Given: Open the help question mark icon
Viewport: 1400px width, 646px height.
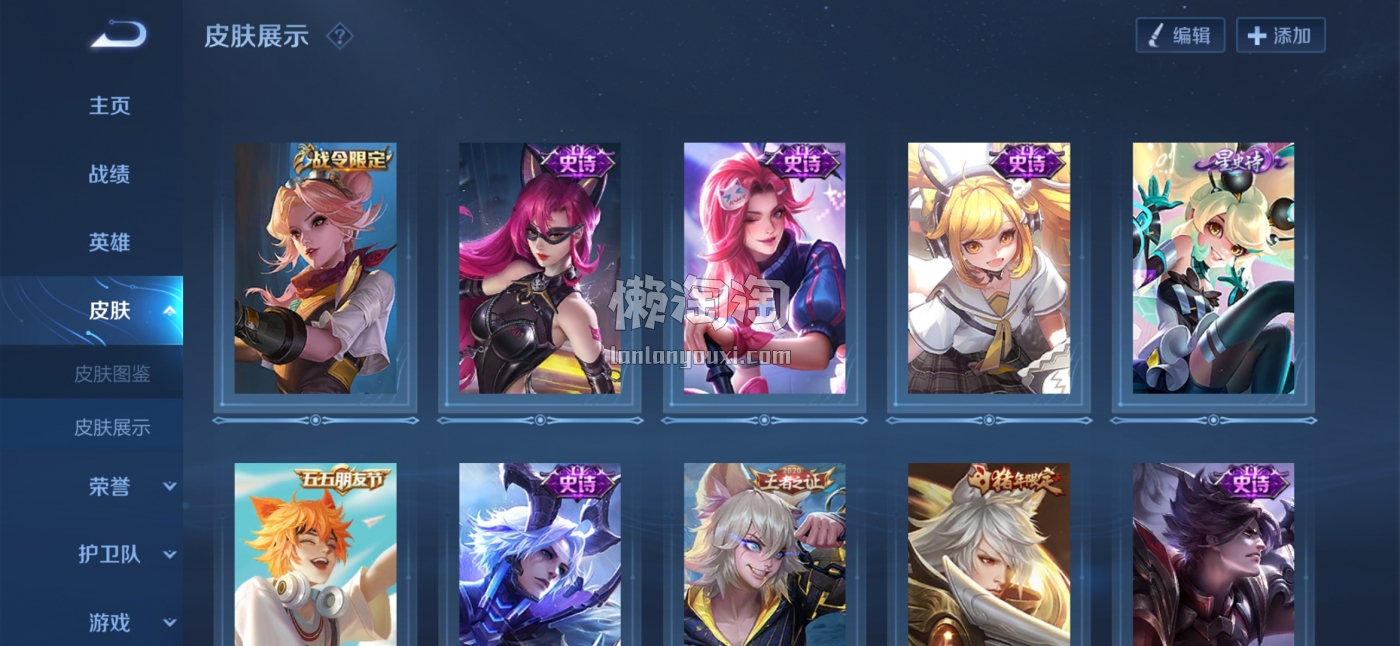Looking at the screenshot, I should click(x=340, y=37).
